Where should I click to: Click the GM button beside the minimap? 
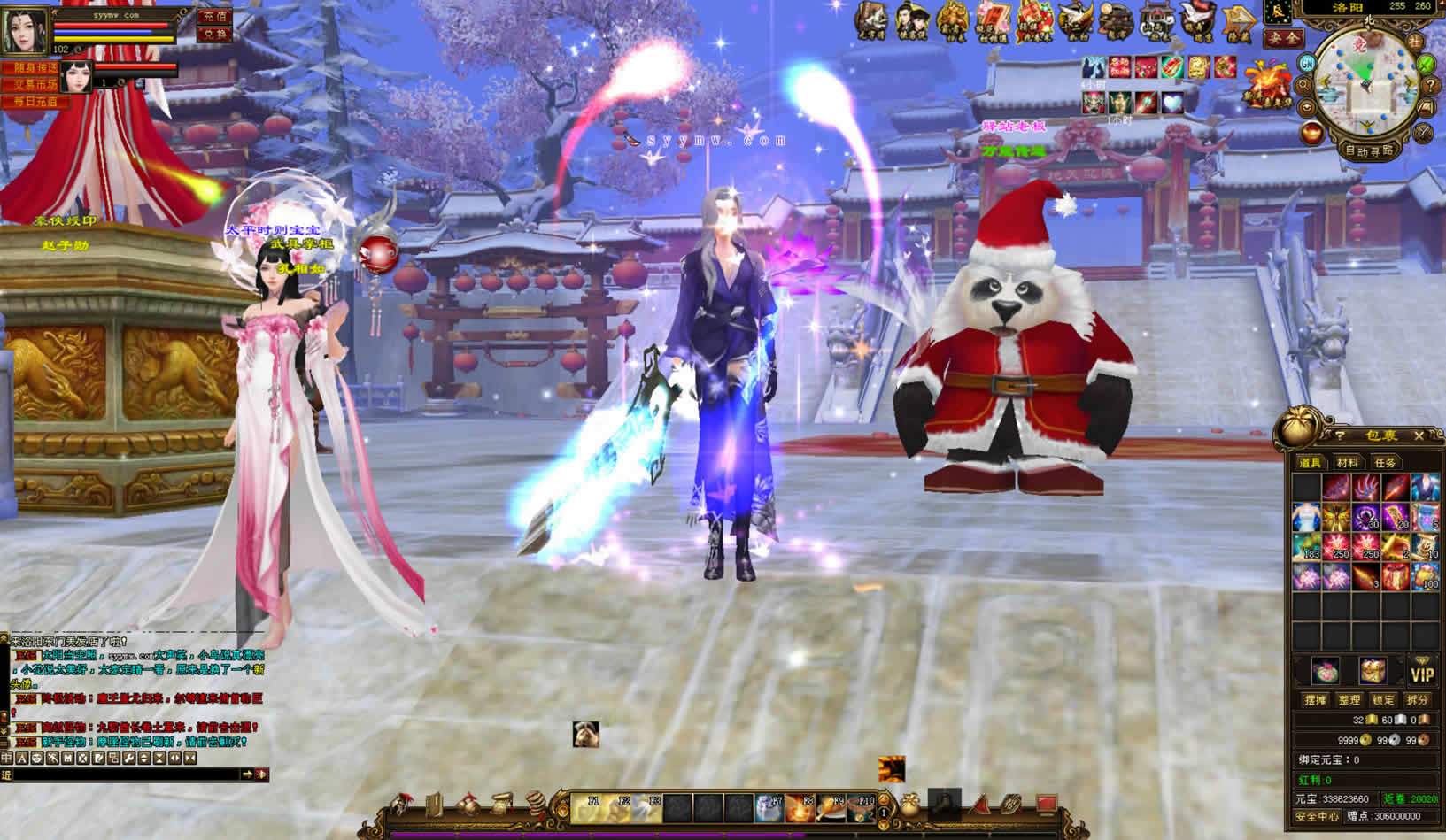tap(1307, 63)
